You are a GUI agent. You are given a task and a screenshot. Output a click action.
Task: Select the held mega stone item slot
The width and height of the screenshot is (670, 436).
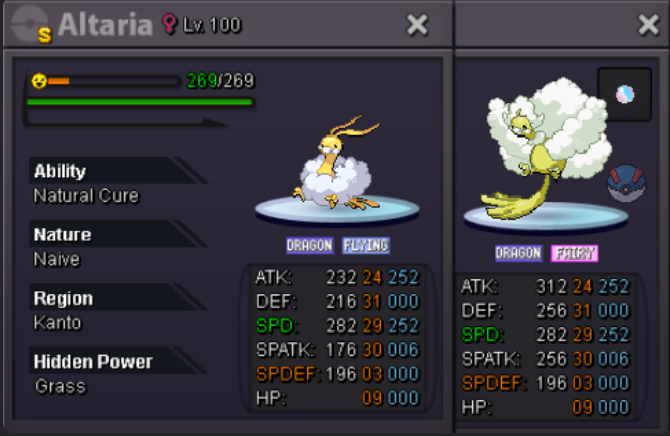pos(624,95)
